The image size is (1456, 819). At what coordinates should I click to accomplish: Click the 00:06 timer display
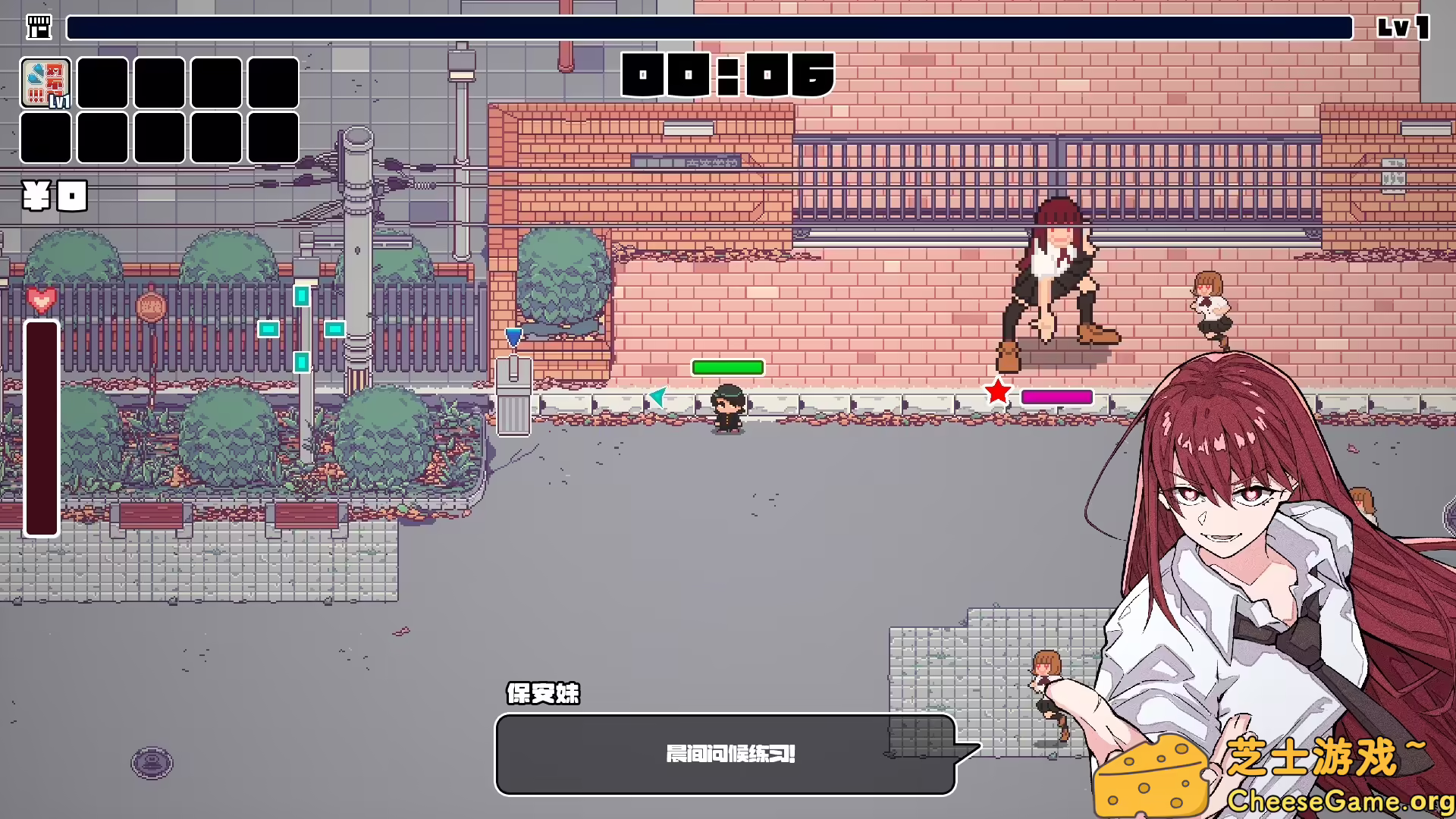tap(726, 76)
